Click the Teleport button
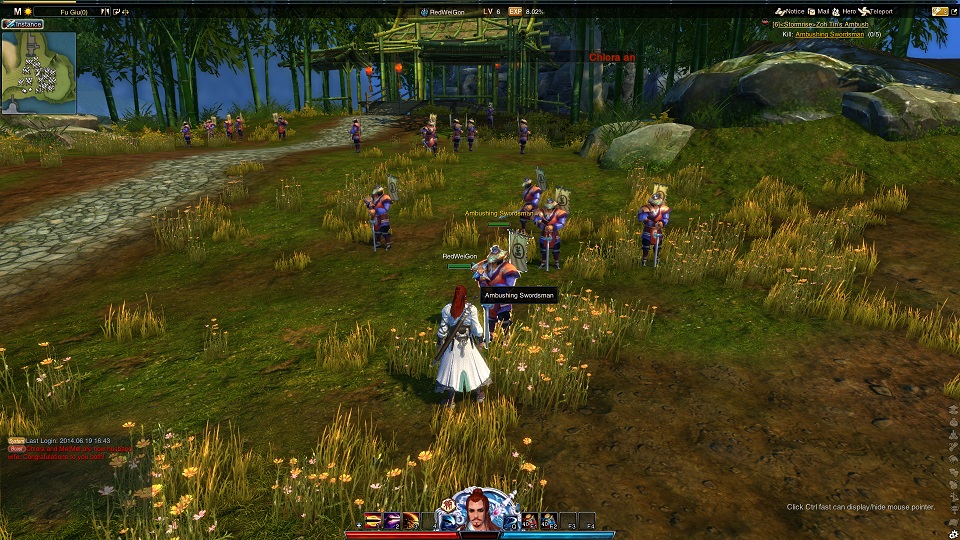 click(x=874, y=11)
